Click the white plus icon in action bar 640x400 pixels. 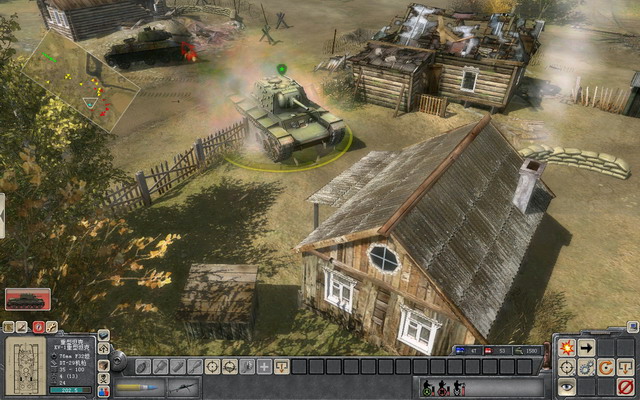click(264, 367)
